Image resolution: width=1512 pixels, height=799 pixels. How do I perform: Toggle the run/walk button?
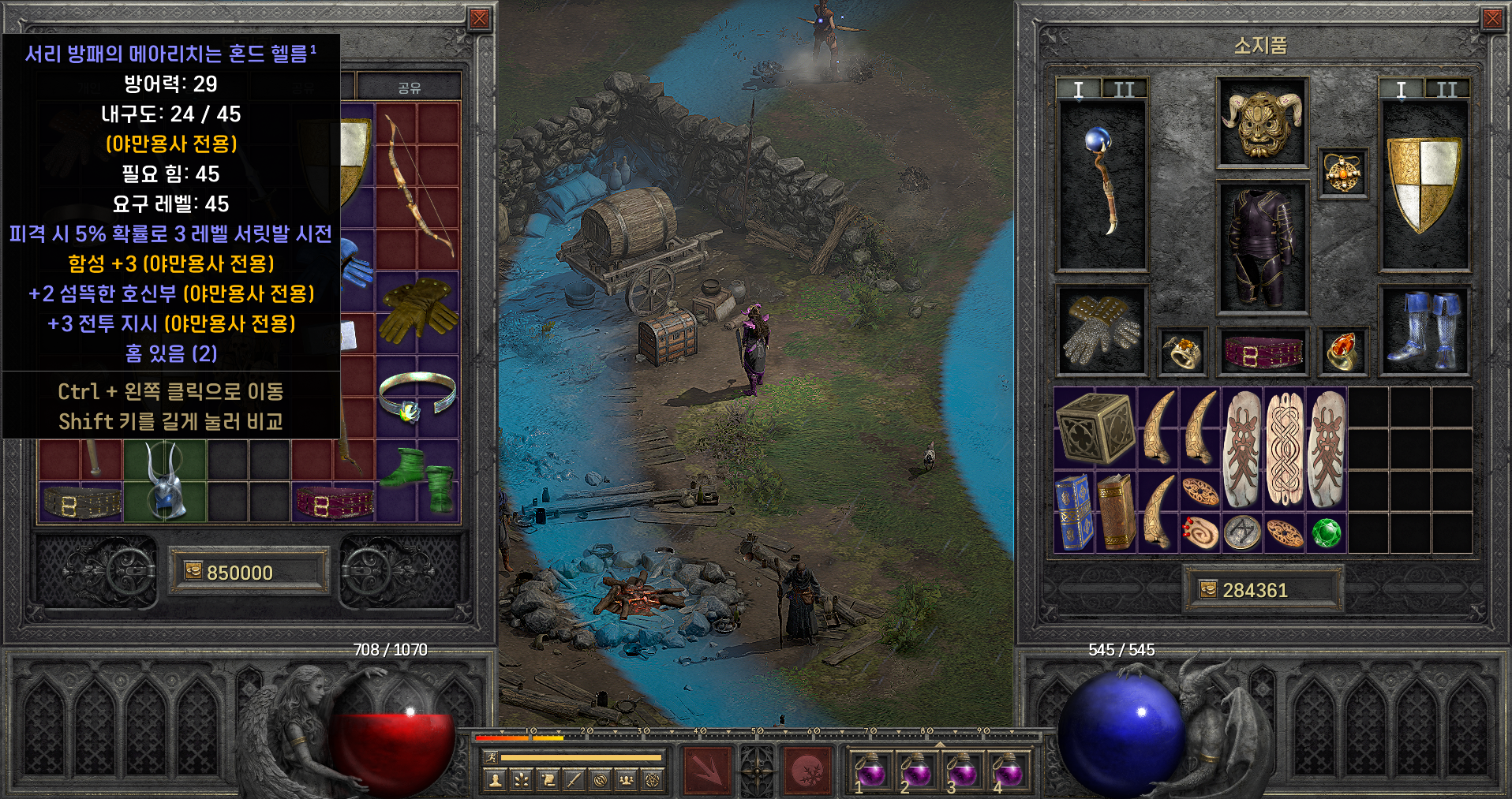(x=490, y=757)
